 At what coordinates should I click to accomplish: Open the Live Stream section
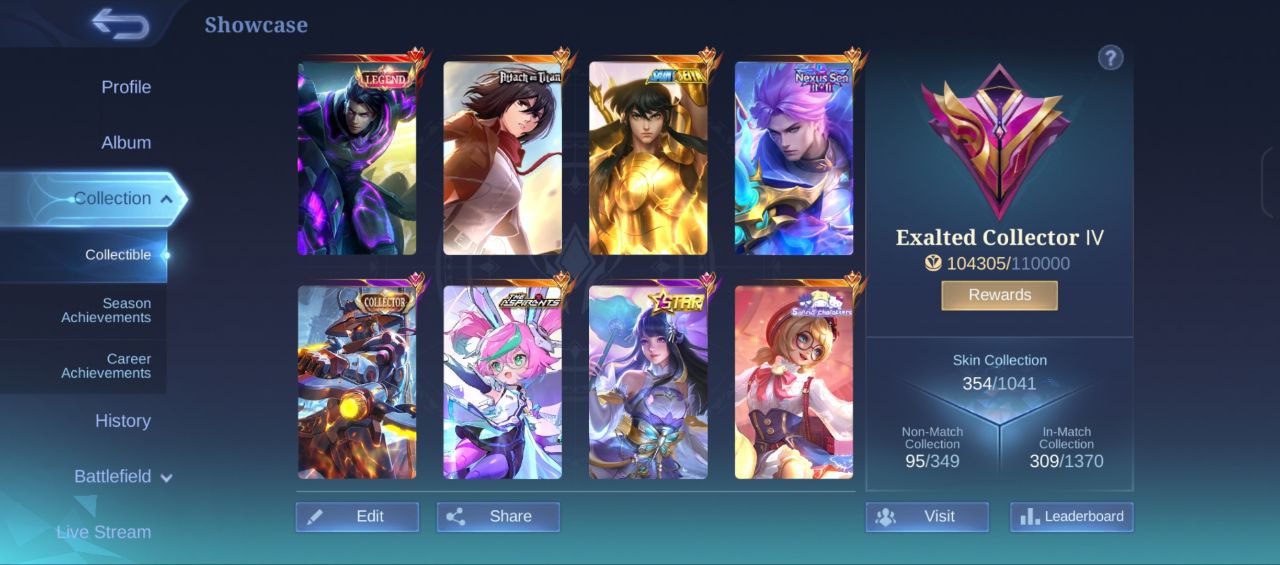(x=104, y=532)
